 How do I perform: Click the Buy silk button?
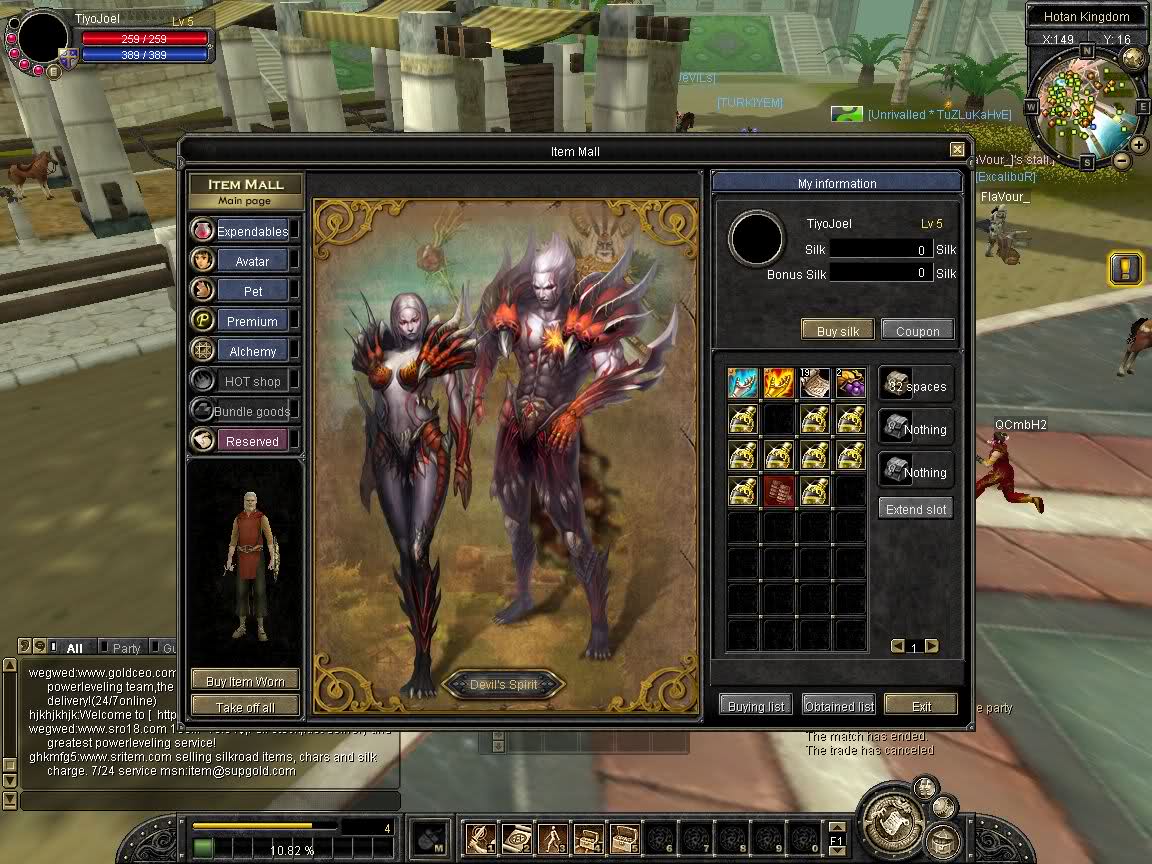837,331
